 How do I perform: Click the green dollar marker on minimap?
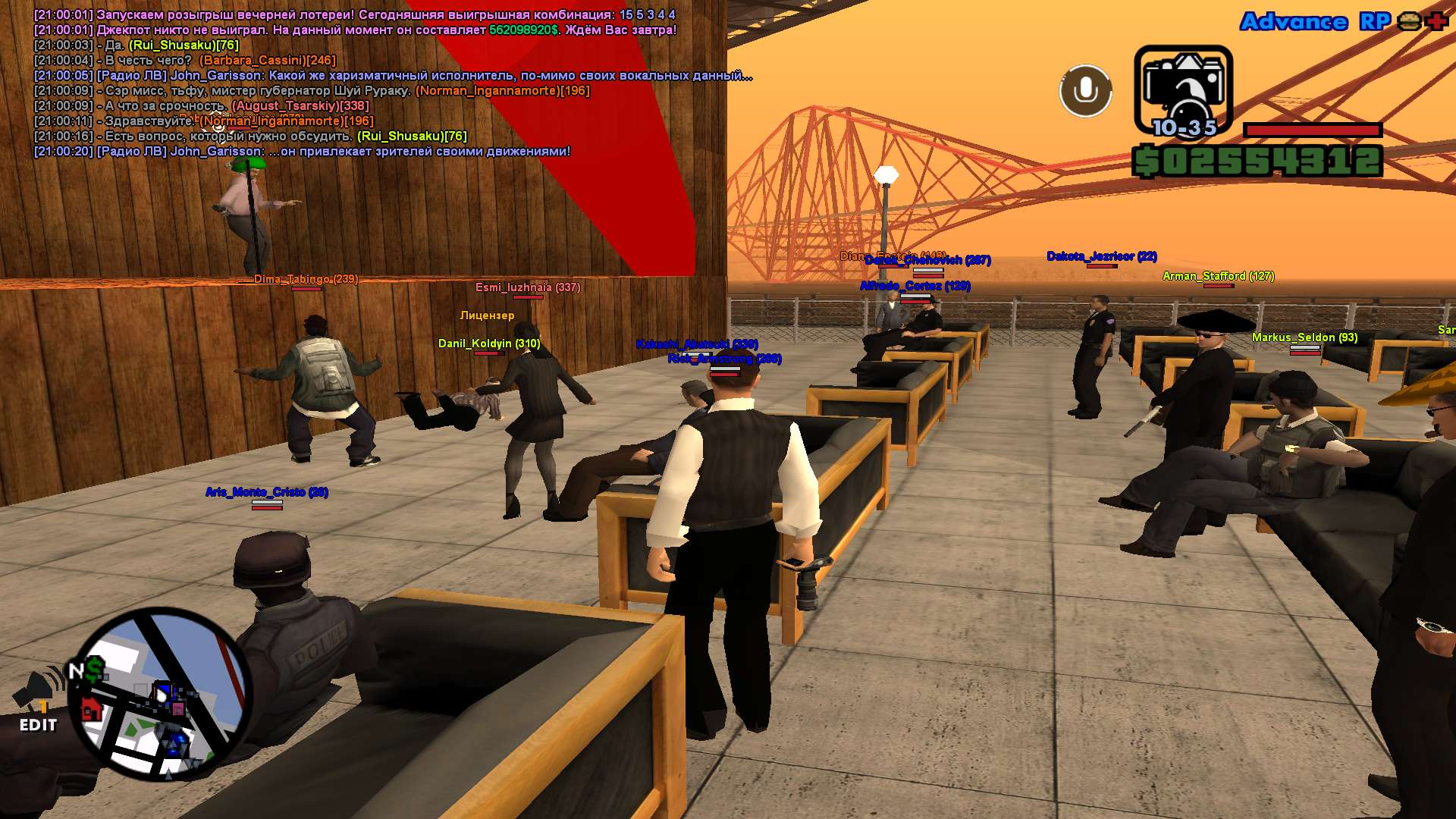(x=96, y=669)
